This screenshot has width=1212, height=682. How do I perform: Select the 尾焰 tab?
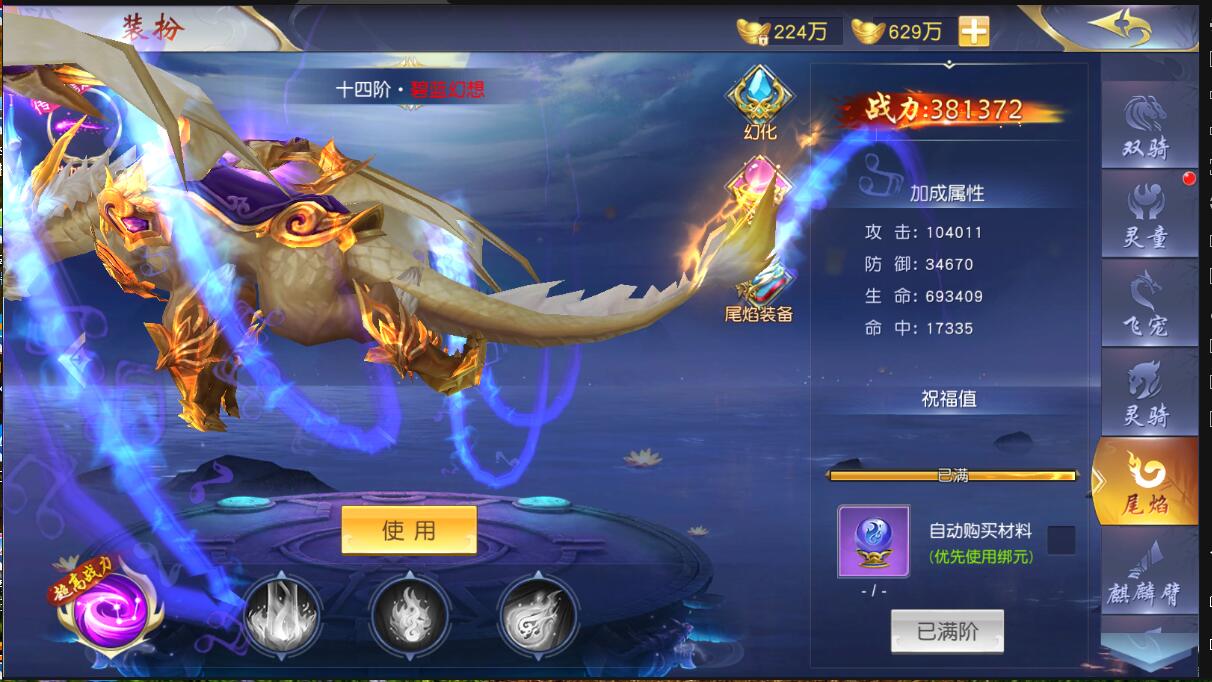coord(1147,481)
